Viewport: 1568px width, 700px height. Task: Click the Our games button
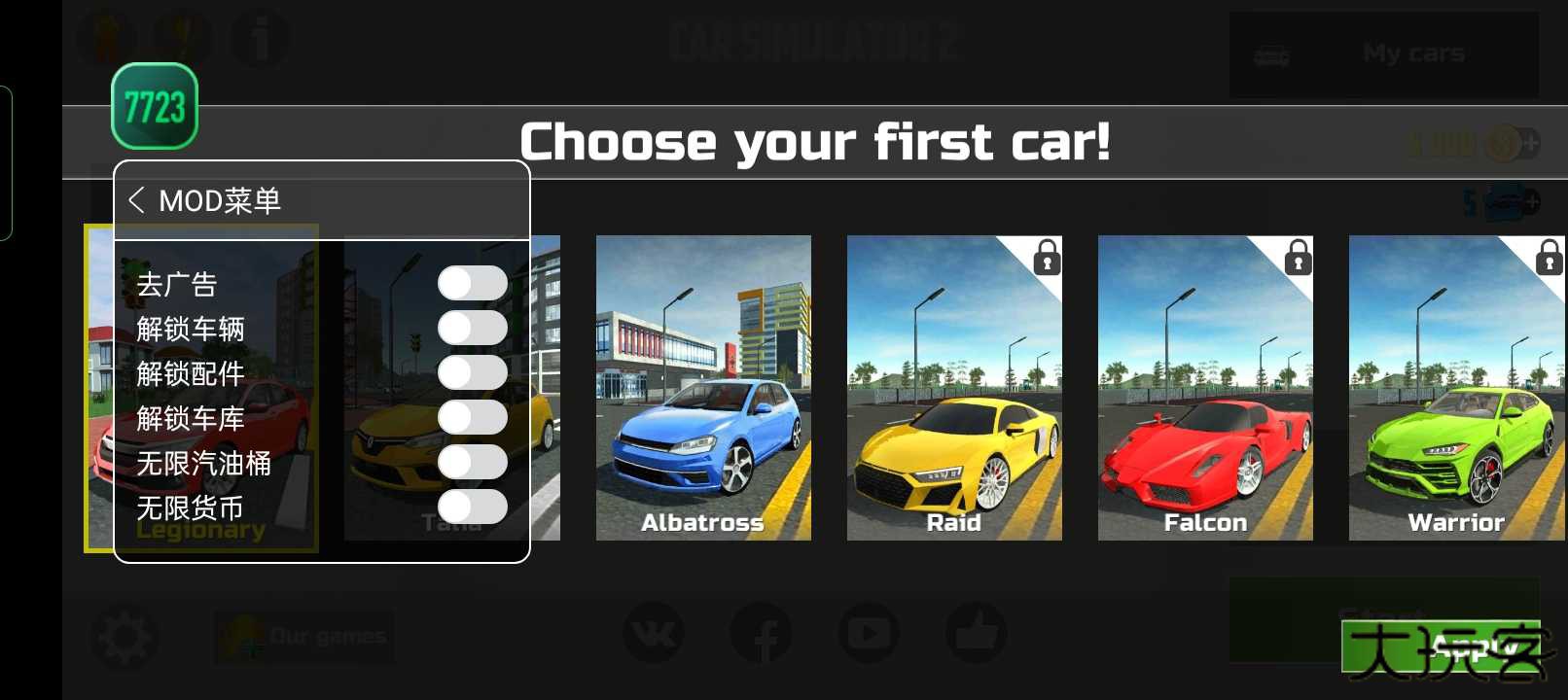pos(303,635)
